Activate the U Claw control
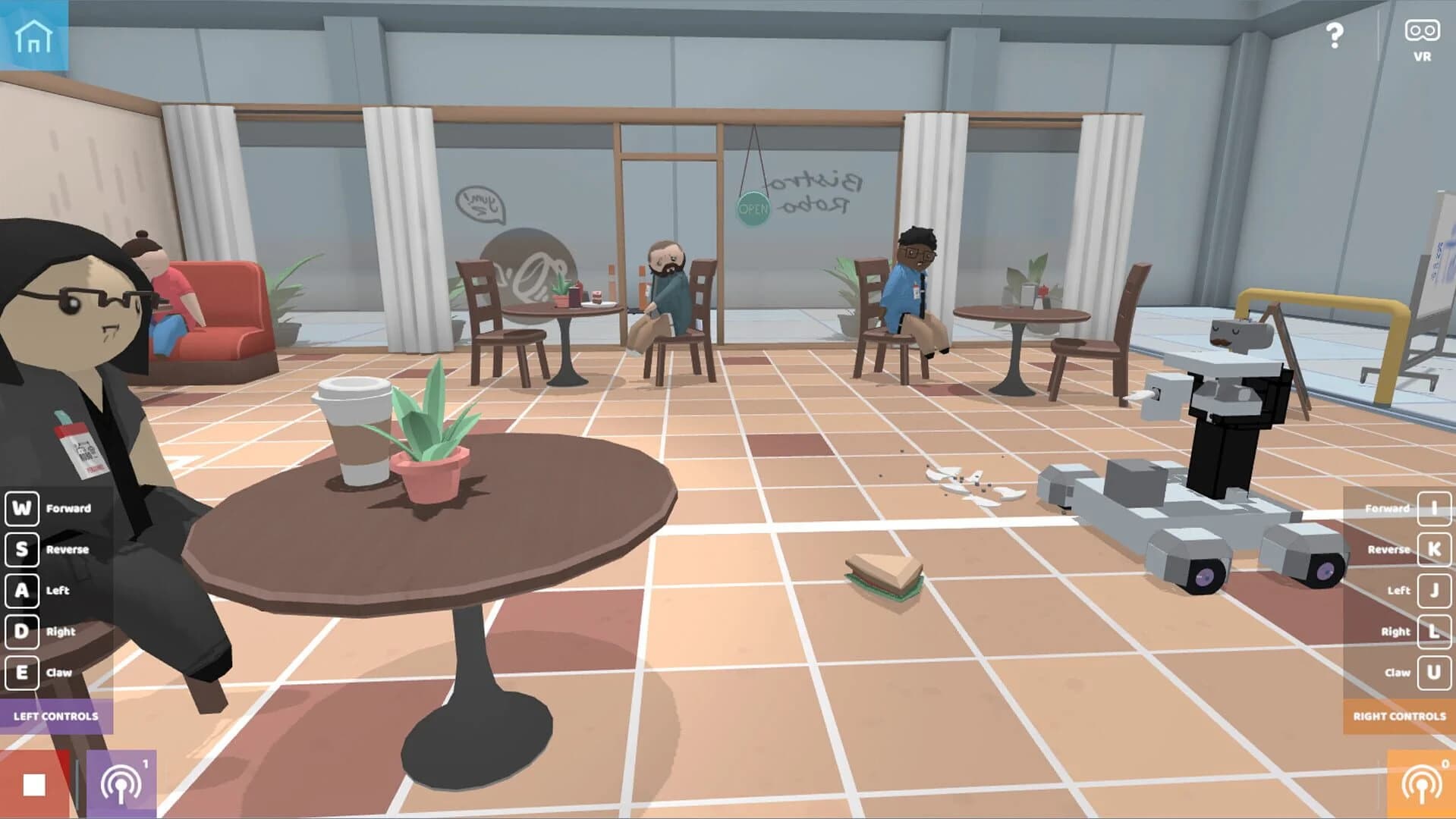1456x819 pixels. tap(1434, 672)
